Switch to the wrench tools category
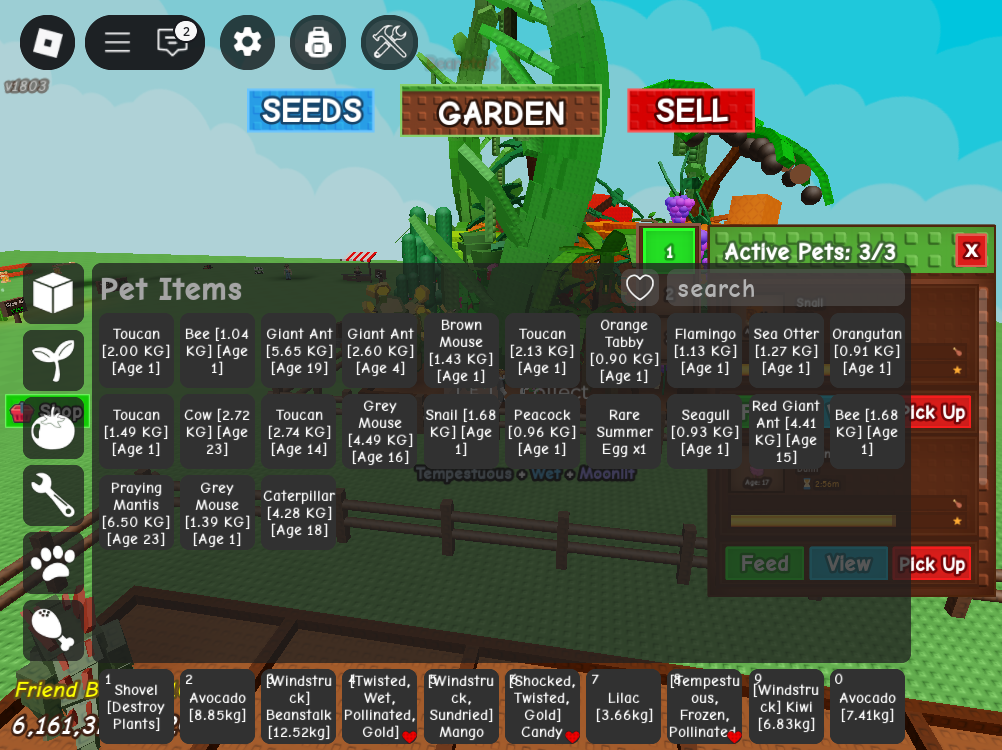The height and width of the screenshot is (750, 1002). pyautogui.click(x=53, y=495)
